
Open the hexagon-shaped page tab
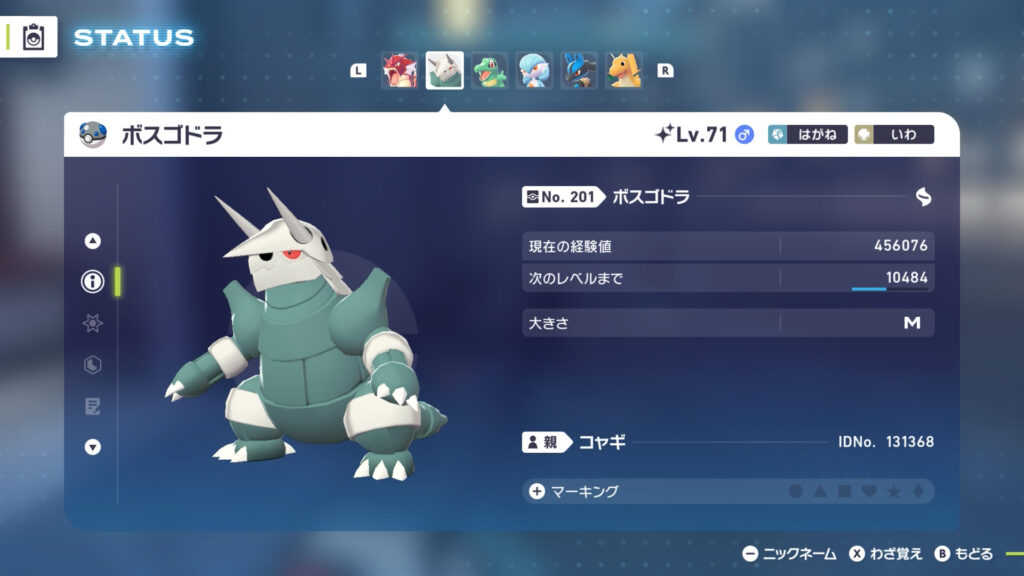(x=93, y=365)
